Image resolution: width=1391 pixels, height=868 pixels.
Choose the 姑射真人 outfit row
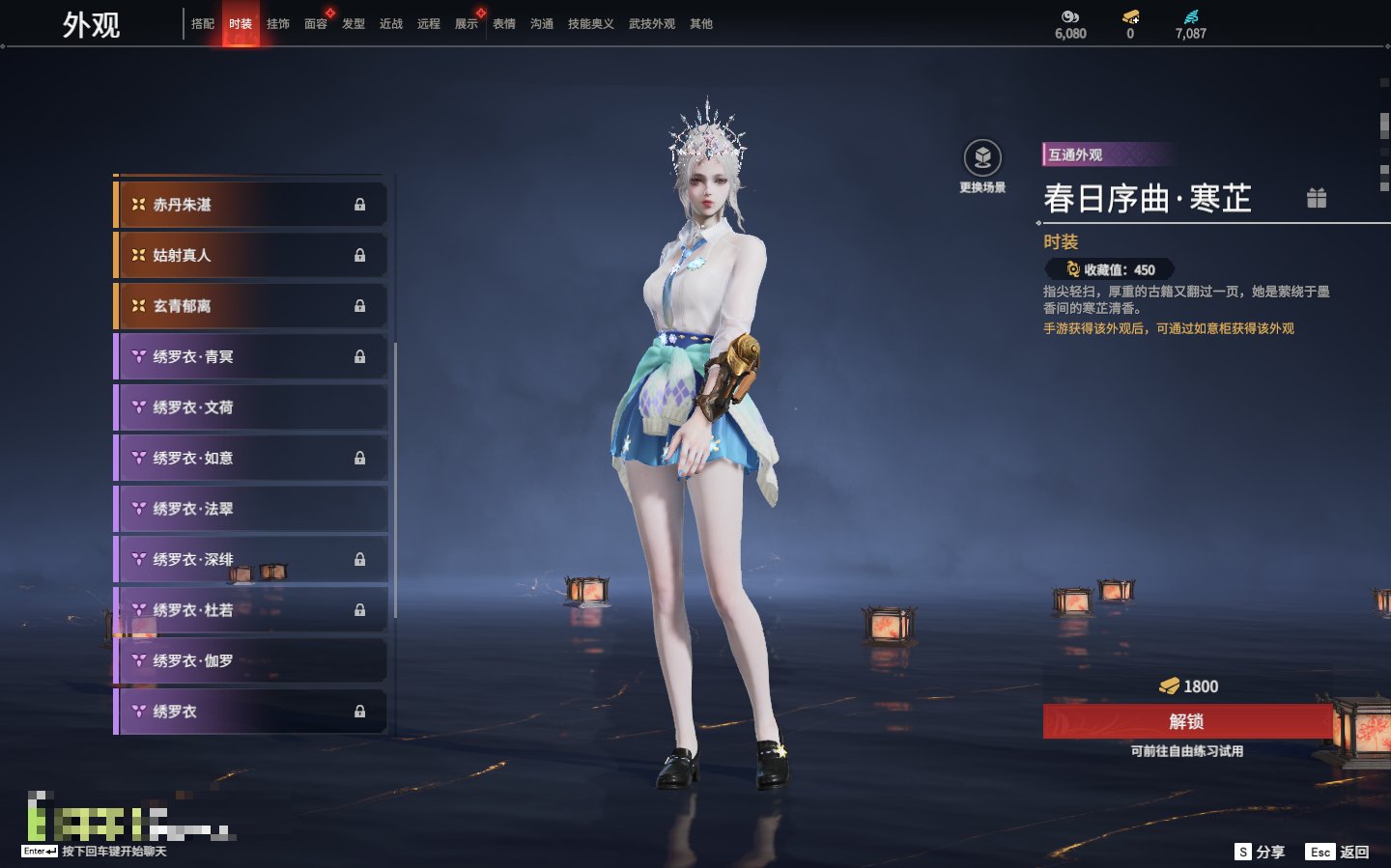(x=251, y=256)
